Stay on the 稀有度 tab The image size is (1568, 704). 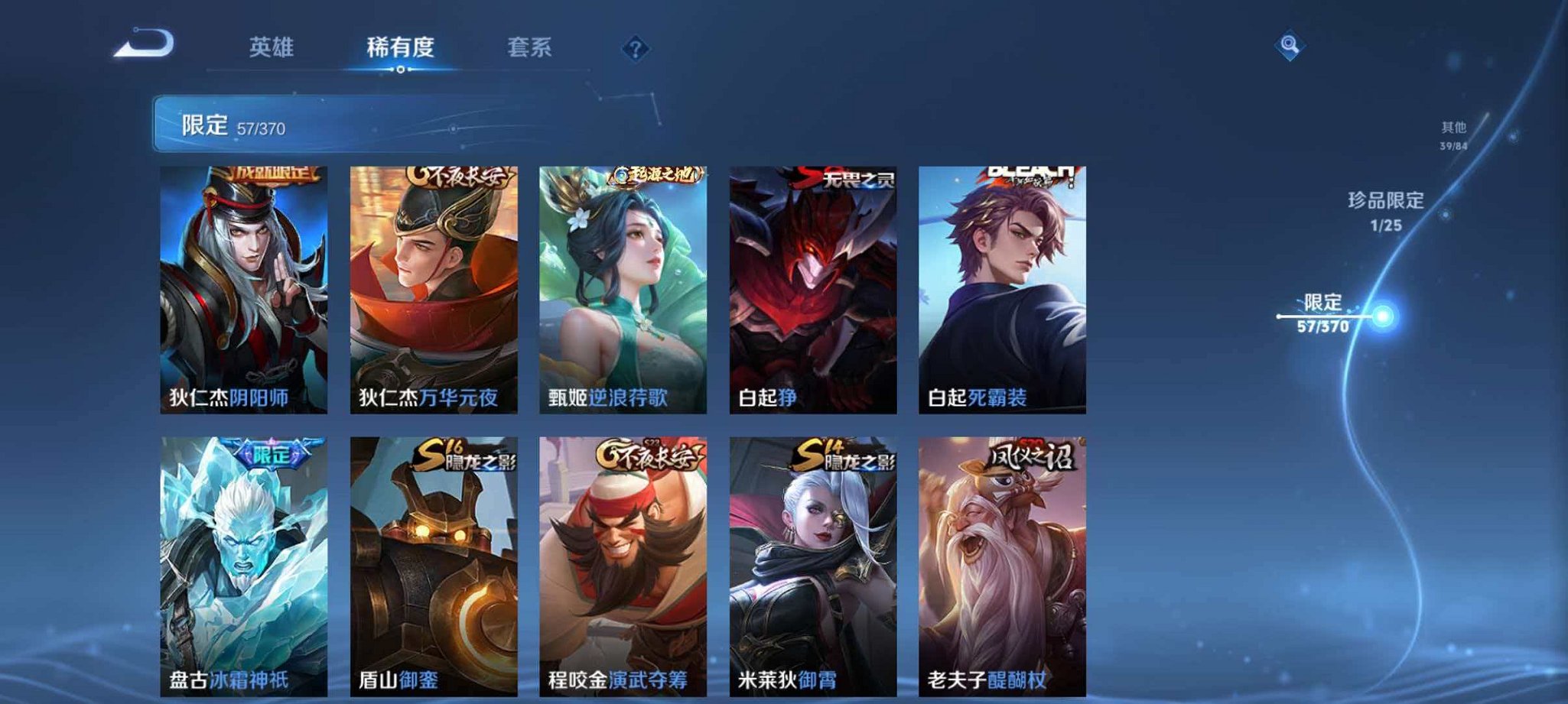pos(399,47)
